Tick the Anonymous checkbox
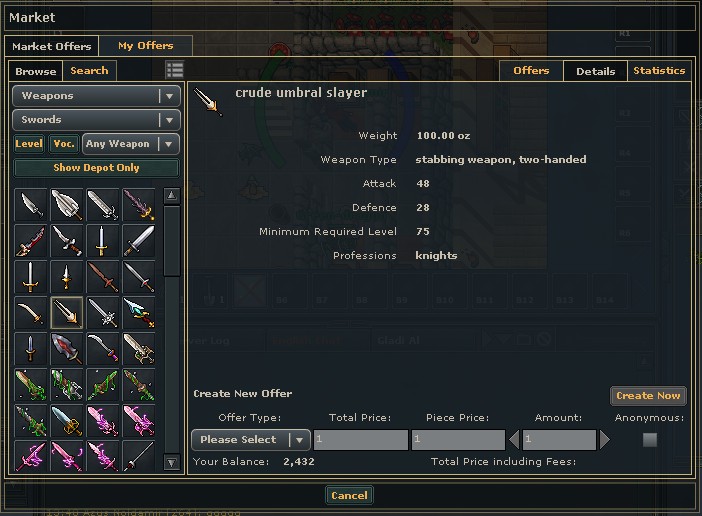The image size is (702, 516). pyautogui.click(x=650, y=439)
